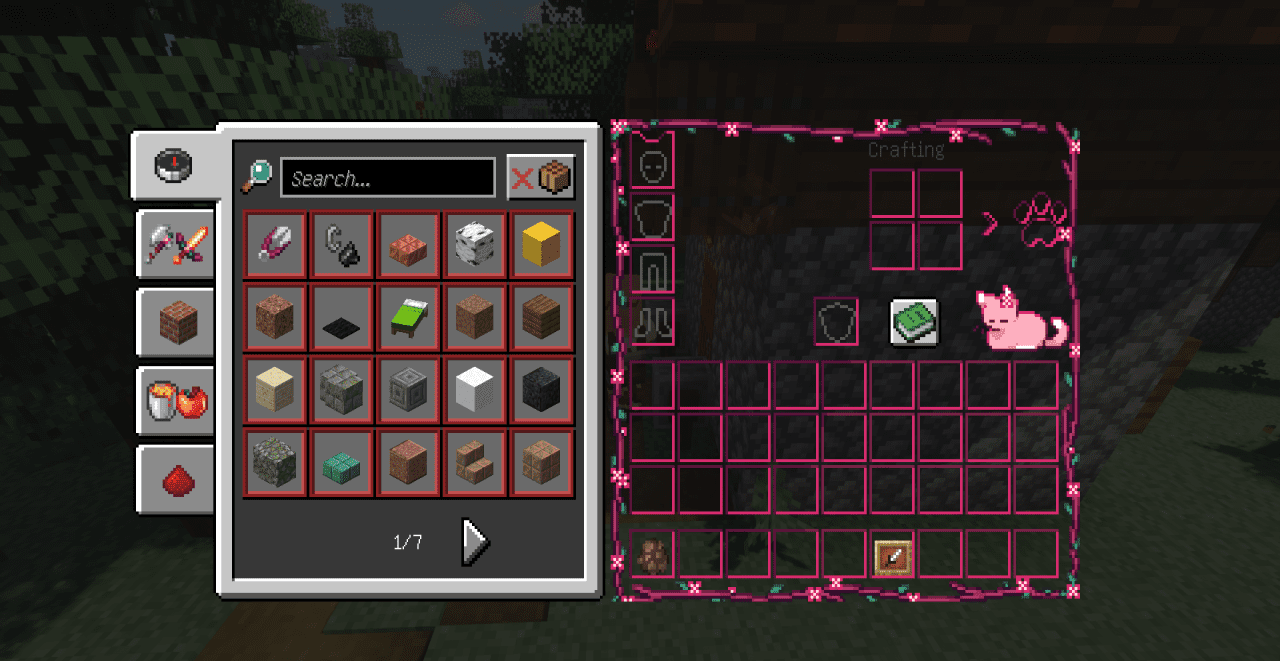Select the redstone dust tab
The width and height of the screenshot is (1280, 661).
pos(177,480)
